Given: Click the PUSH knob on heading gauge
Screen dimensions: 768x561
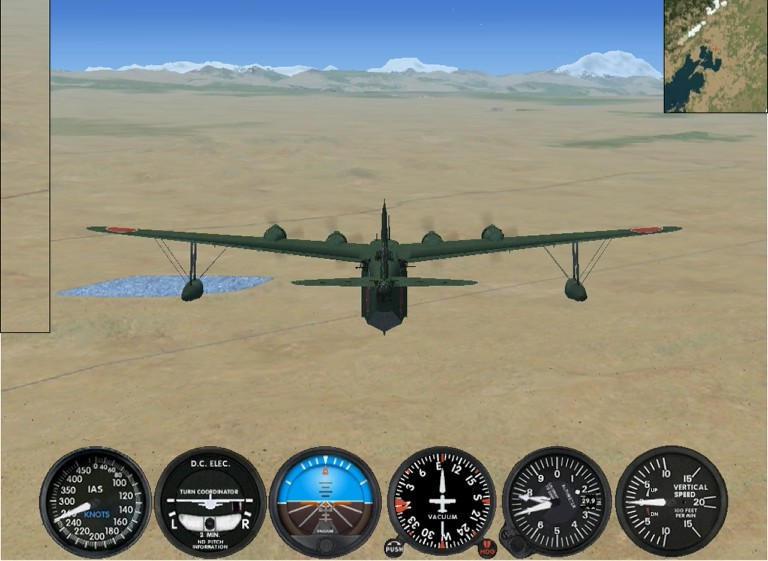Looking at the screenshot, I should (394, 548).
